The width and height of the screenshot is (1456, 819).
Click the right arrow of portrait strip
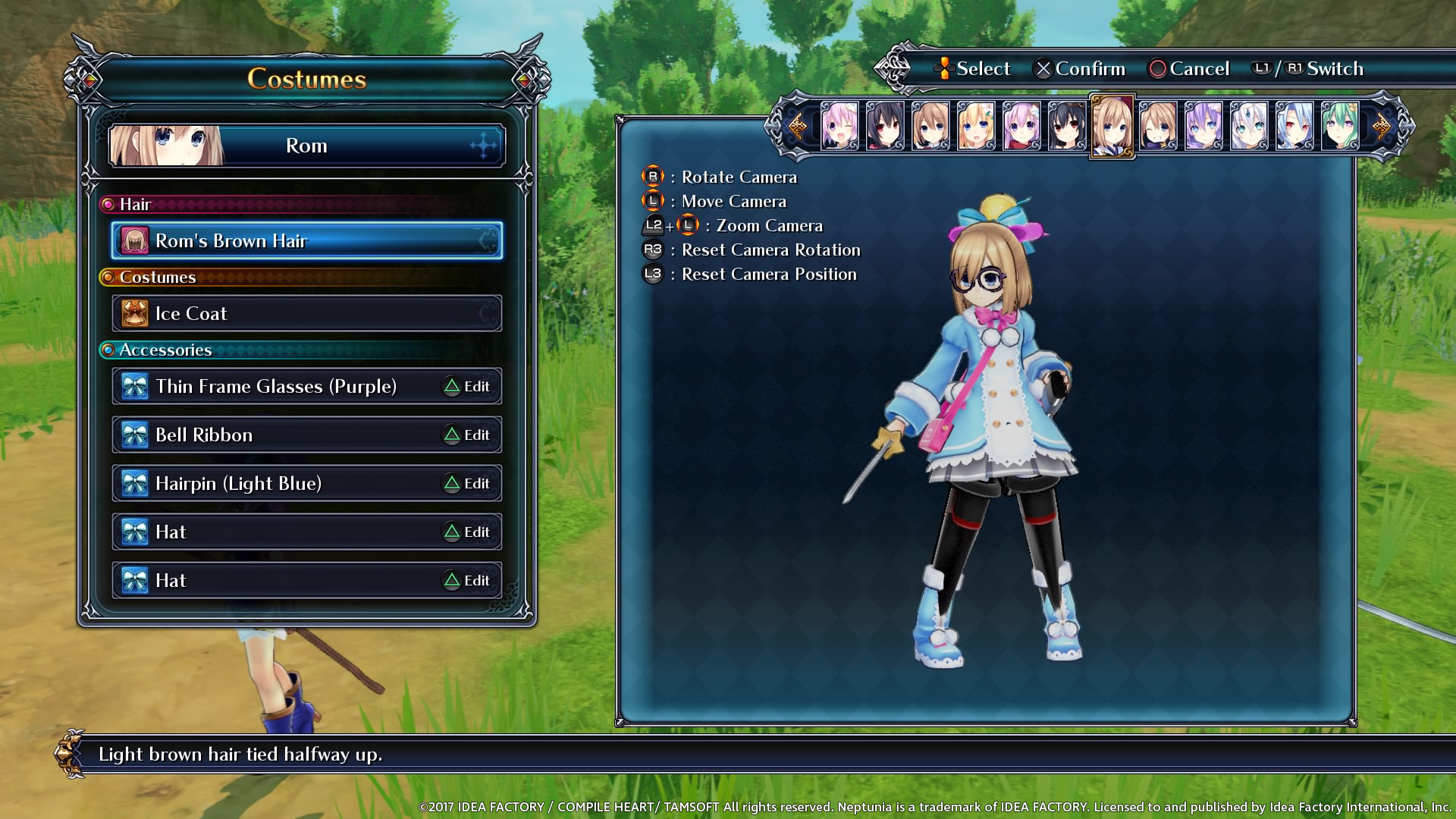pos(1382,126)
